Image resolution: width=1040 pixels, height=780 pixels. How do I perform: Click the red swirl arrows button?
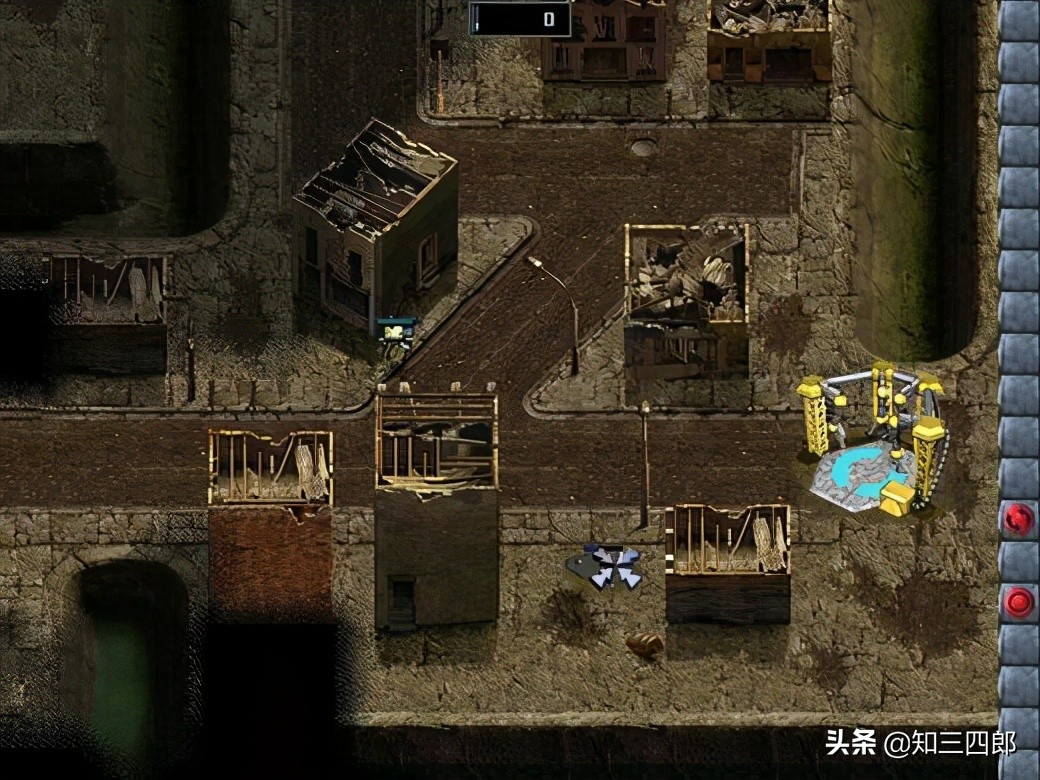pos(1019,519)
